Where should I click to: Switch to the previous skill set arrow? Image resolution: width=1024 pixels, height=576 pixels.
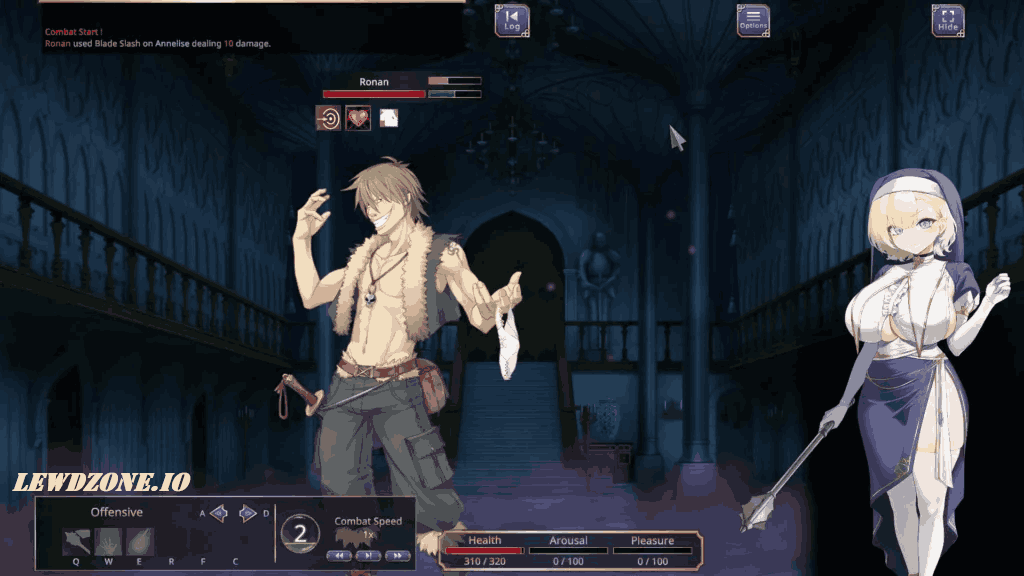click(x=219, y=514)
